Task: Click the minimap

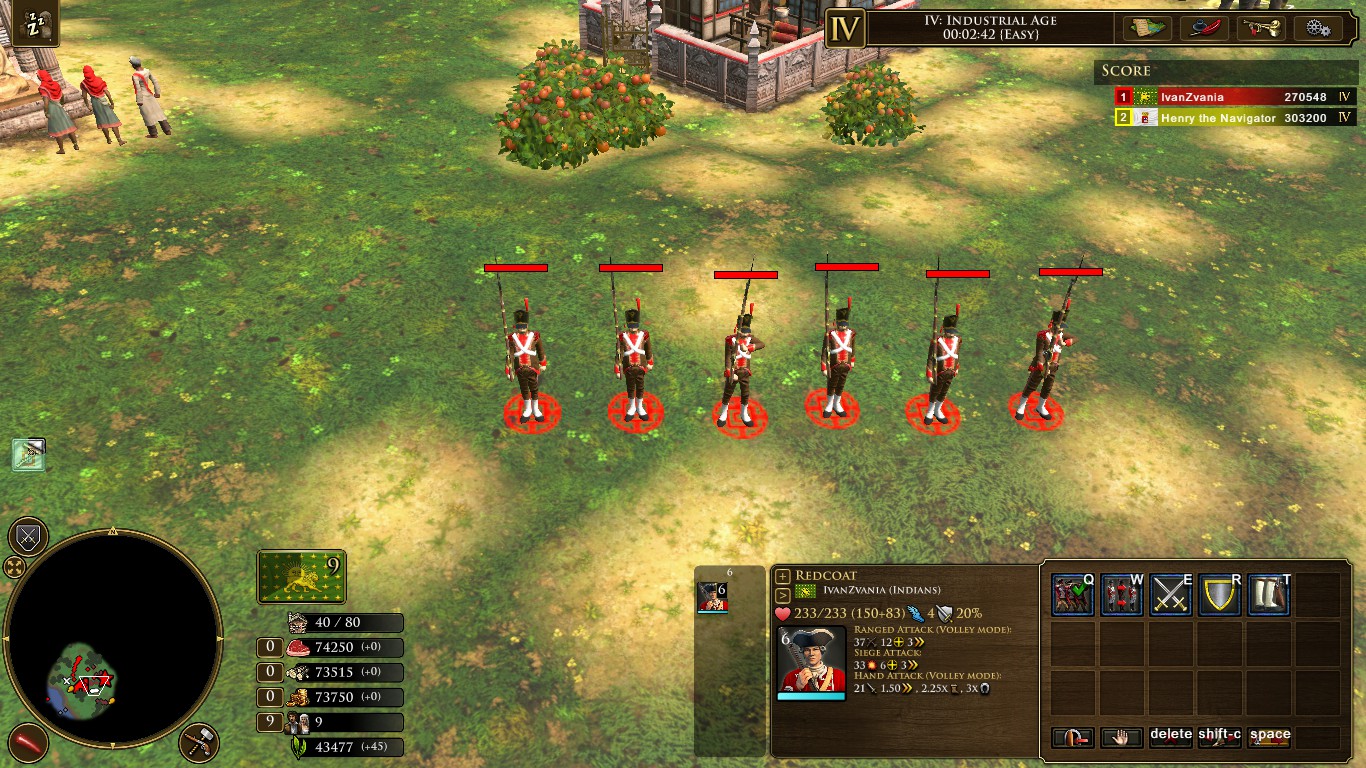Action: 112,637
